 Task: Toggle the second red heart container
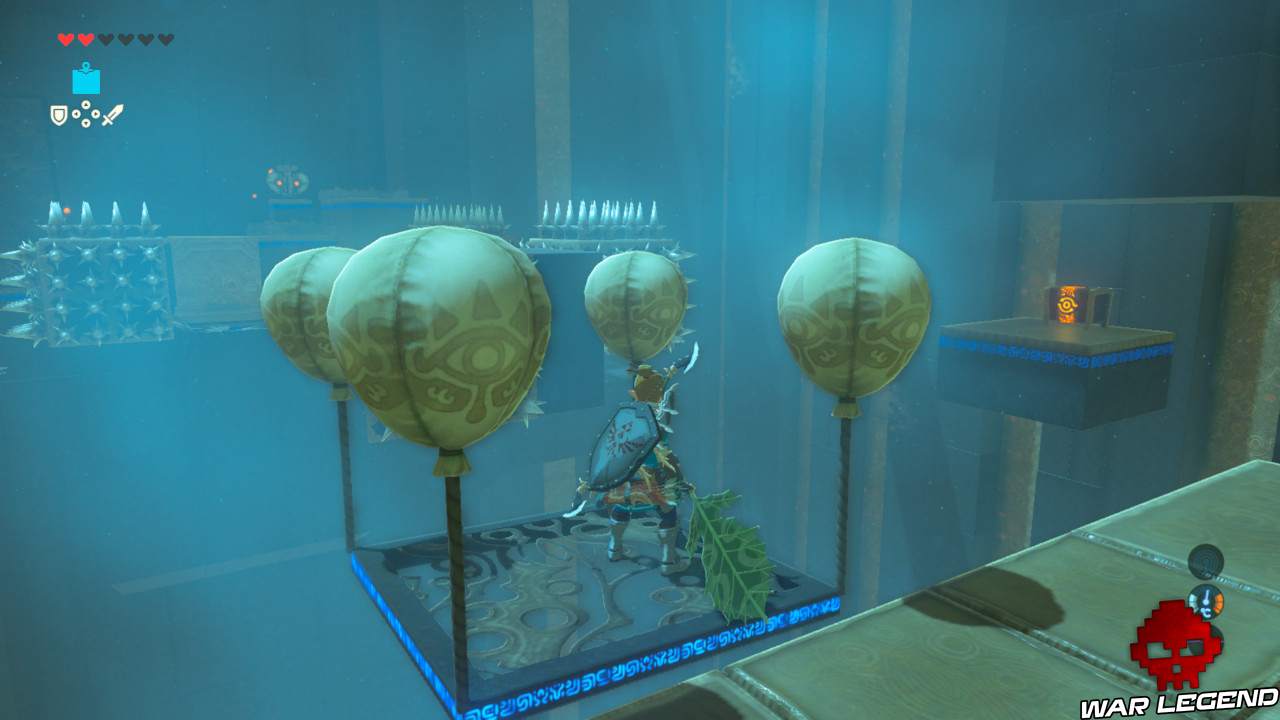(x=86, y=38)
